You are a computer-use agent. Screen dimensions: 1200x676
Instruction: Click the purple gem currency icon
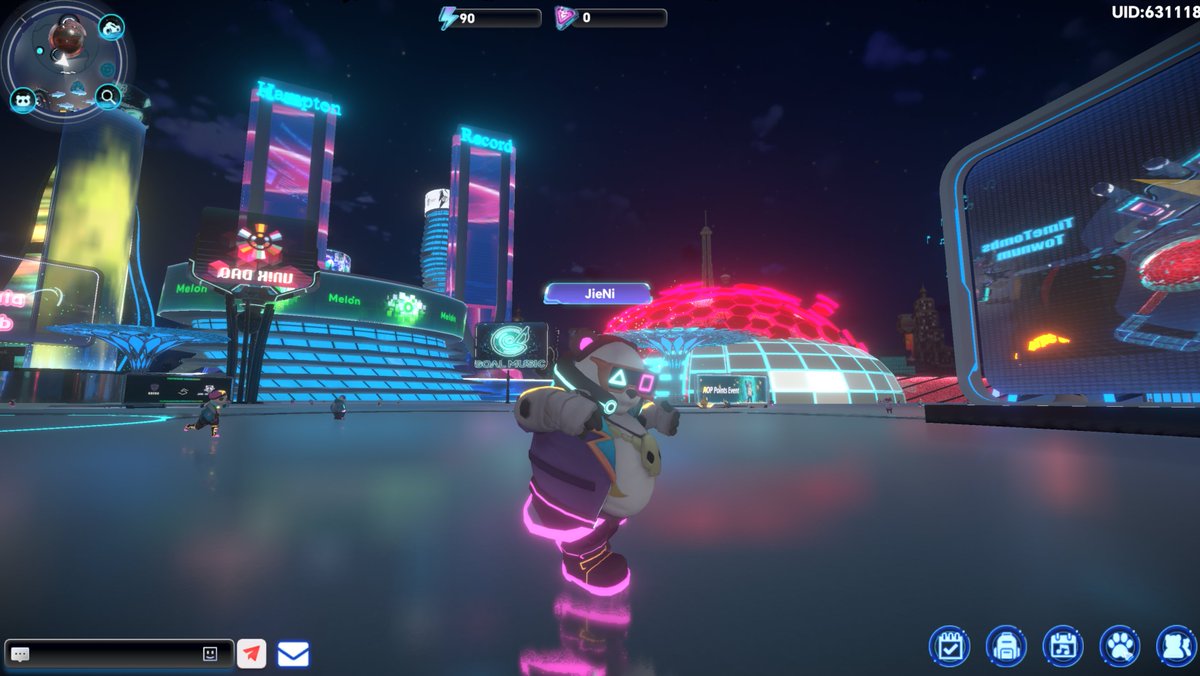click(565, 18)
